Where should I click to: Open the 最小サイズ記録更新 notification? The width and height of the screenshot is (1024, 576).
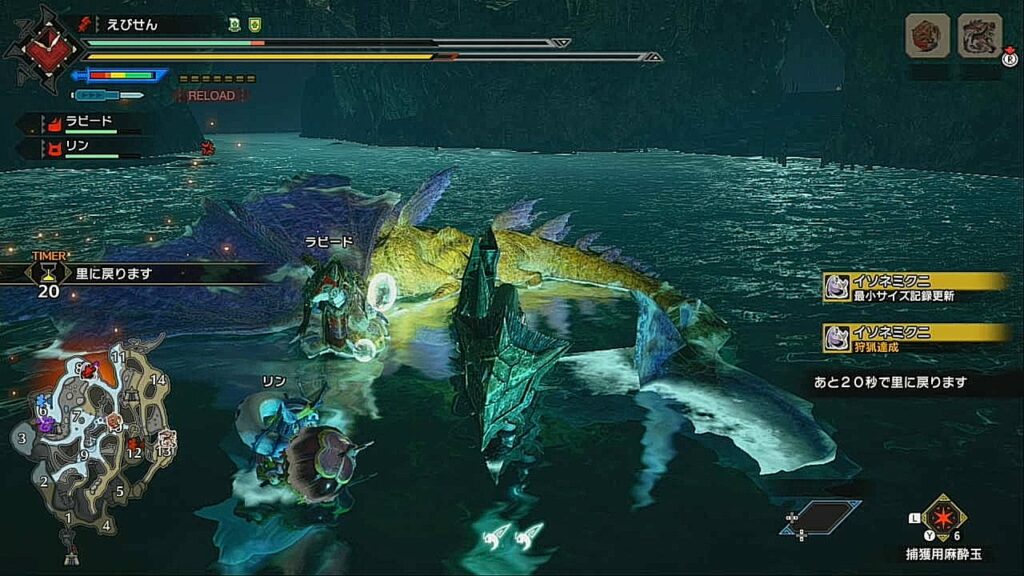(916, 288)
